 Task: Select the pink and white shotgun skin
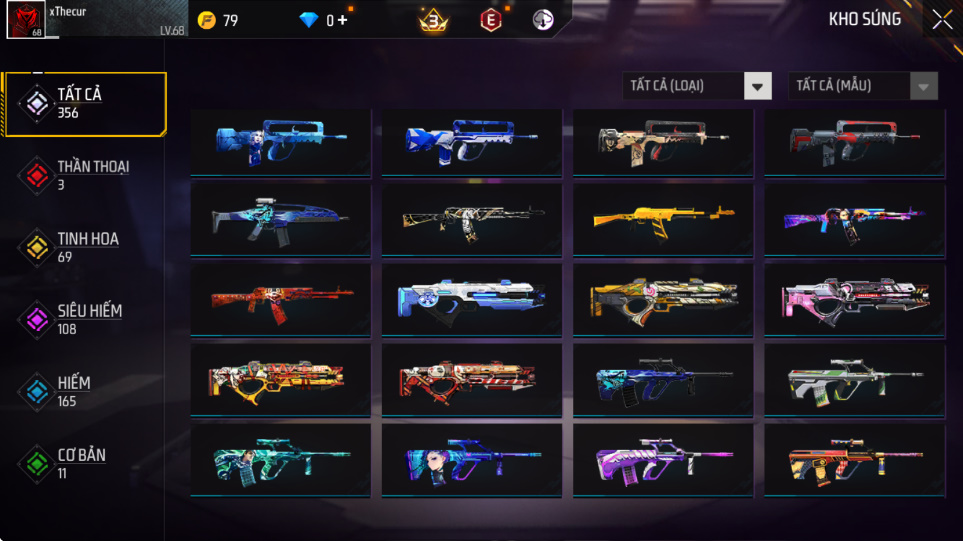(855, 297)
